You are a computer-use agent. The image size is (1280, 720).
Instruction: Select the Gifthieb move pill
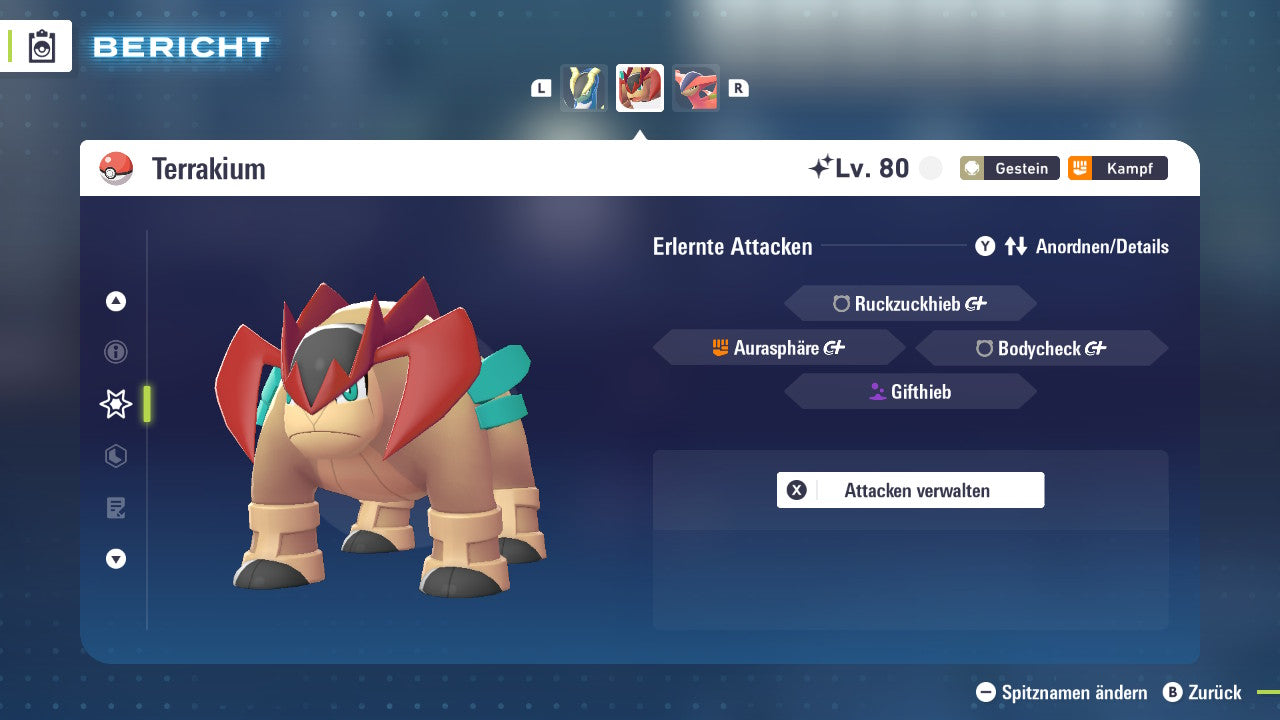pyautogui.click(x=910, y=391)
